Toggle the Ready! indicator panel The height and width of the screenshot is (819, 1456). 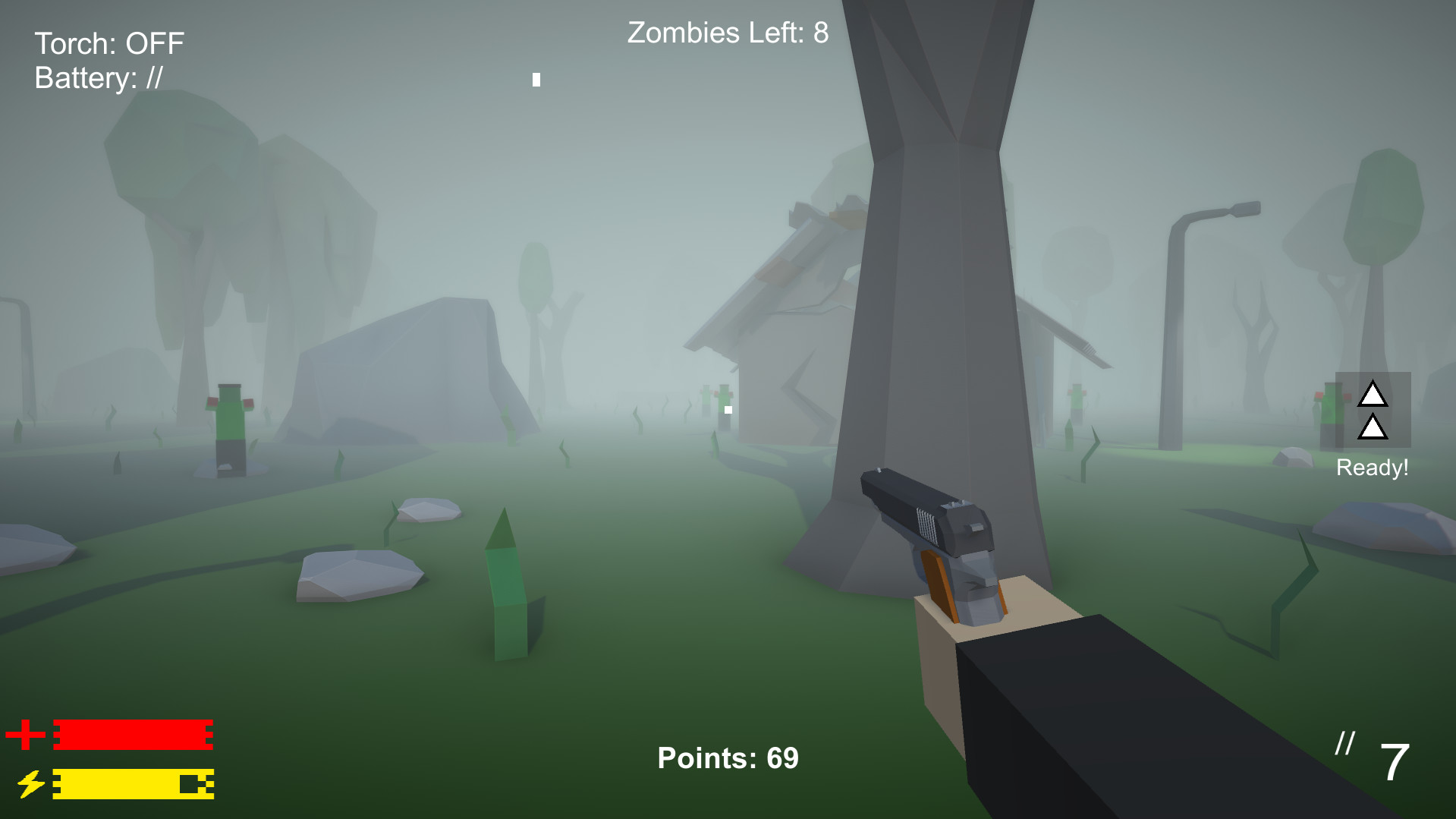[x=1373, y=410]
